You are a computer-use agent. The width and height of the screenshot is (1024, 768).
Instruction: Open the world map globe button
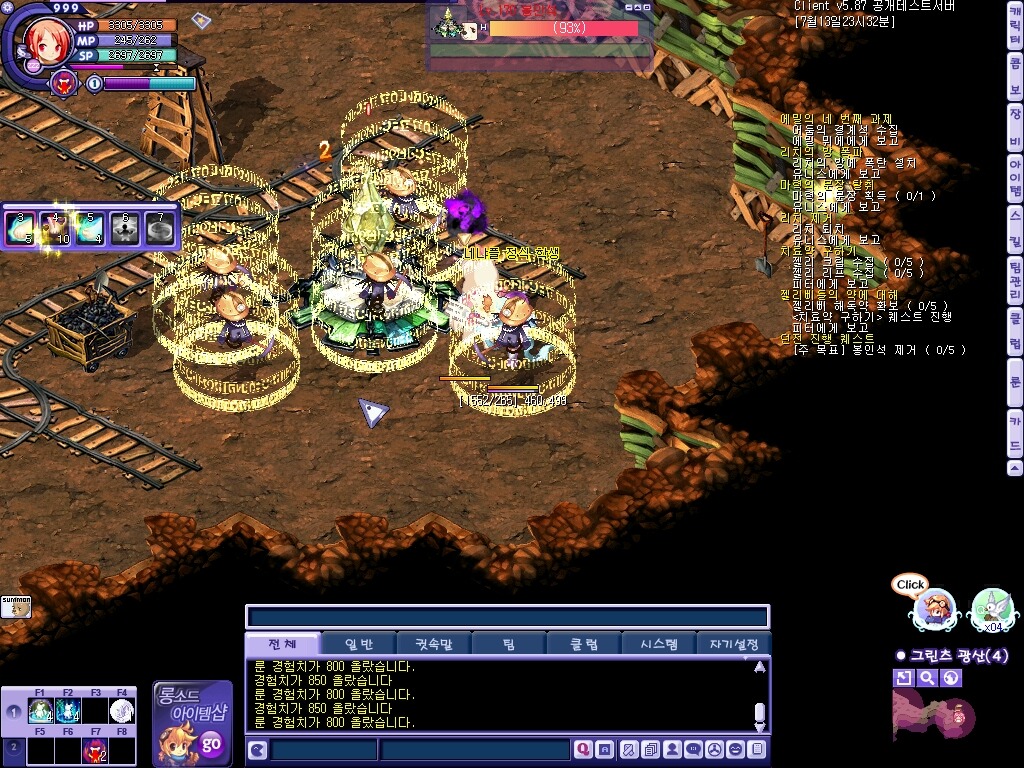click(x=951, y=678)
